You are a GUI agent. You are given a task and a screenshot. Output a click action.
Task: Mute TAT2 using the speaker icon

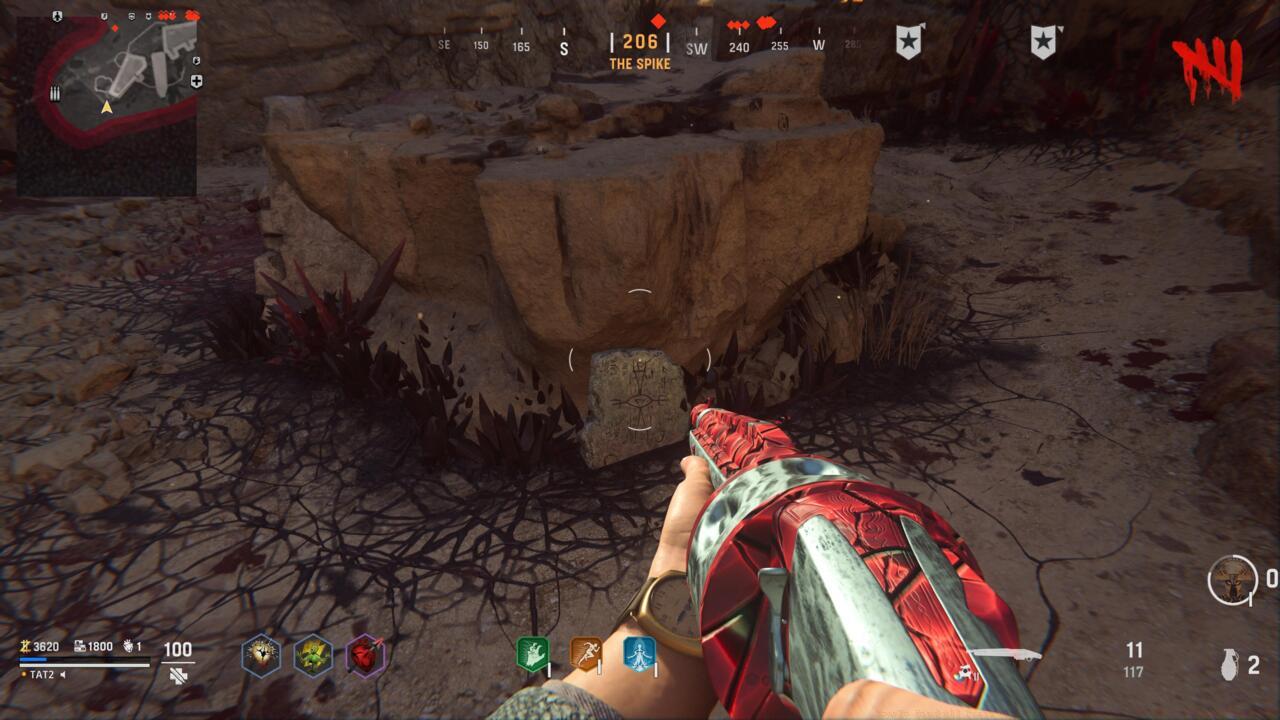click(x=64, y=675)
